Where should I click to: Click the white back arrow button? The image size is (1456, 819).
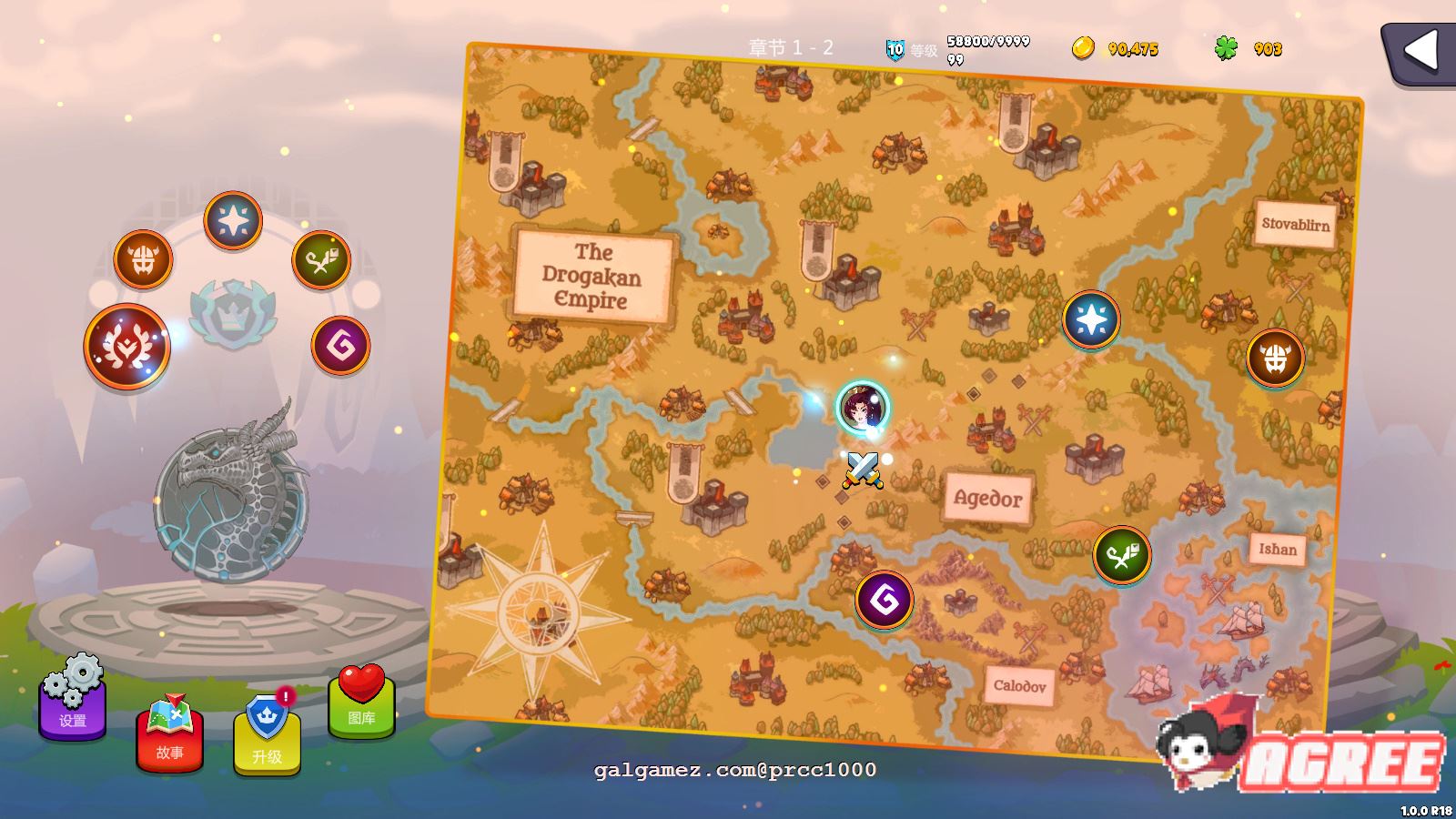tap(1420, 51)
